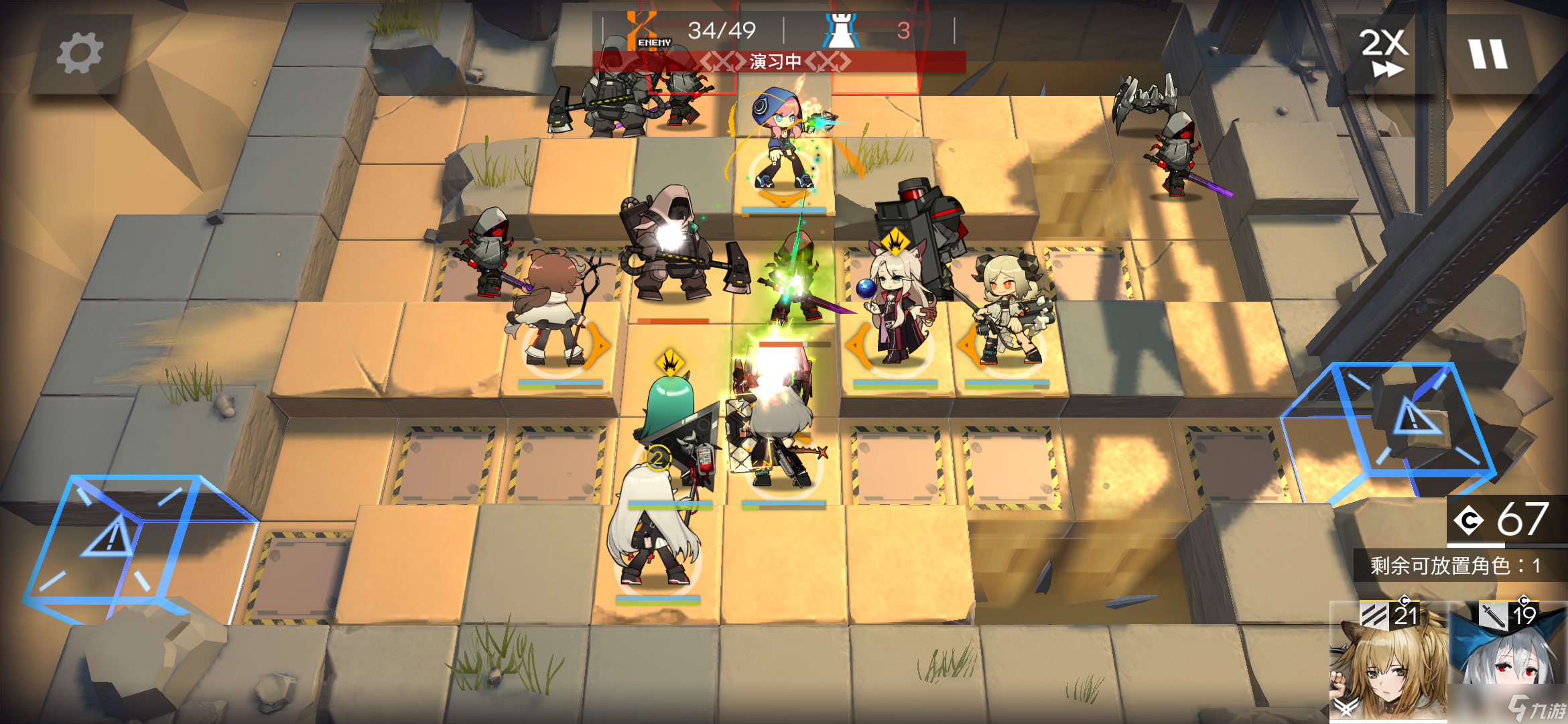Open the gear settings menu

click(x=80, y=54)
